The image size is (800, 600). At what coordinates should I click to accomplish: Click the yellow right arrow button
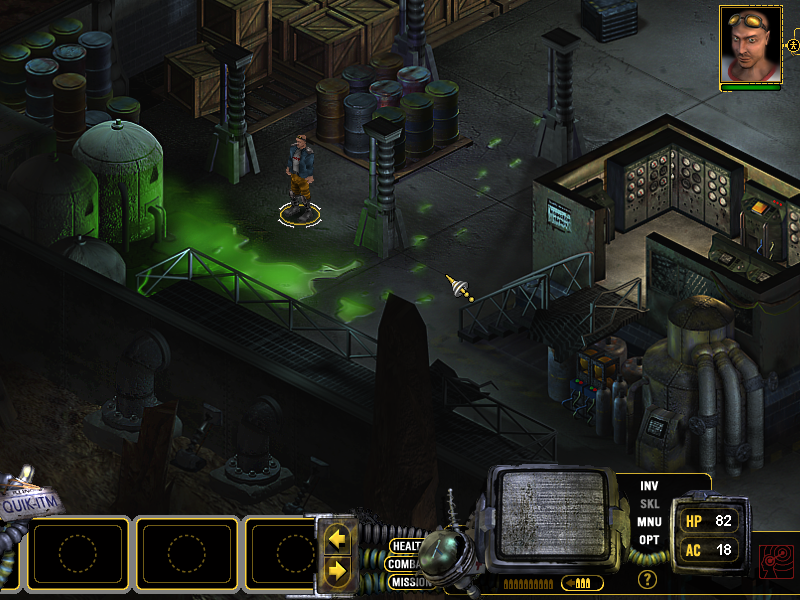(338, 570)
